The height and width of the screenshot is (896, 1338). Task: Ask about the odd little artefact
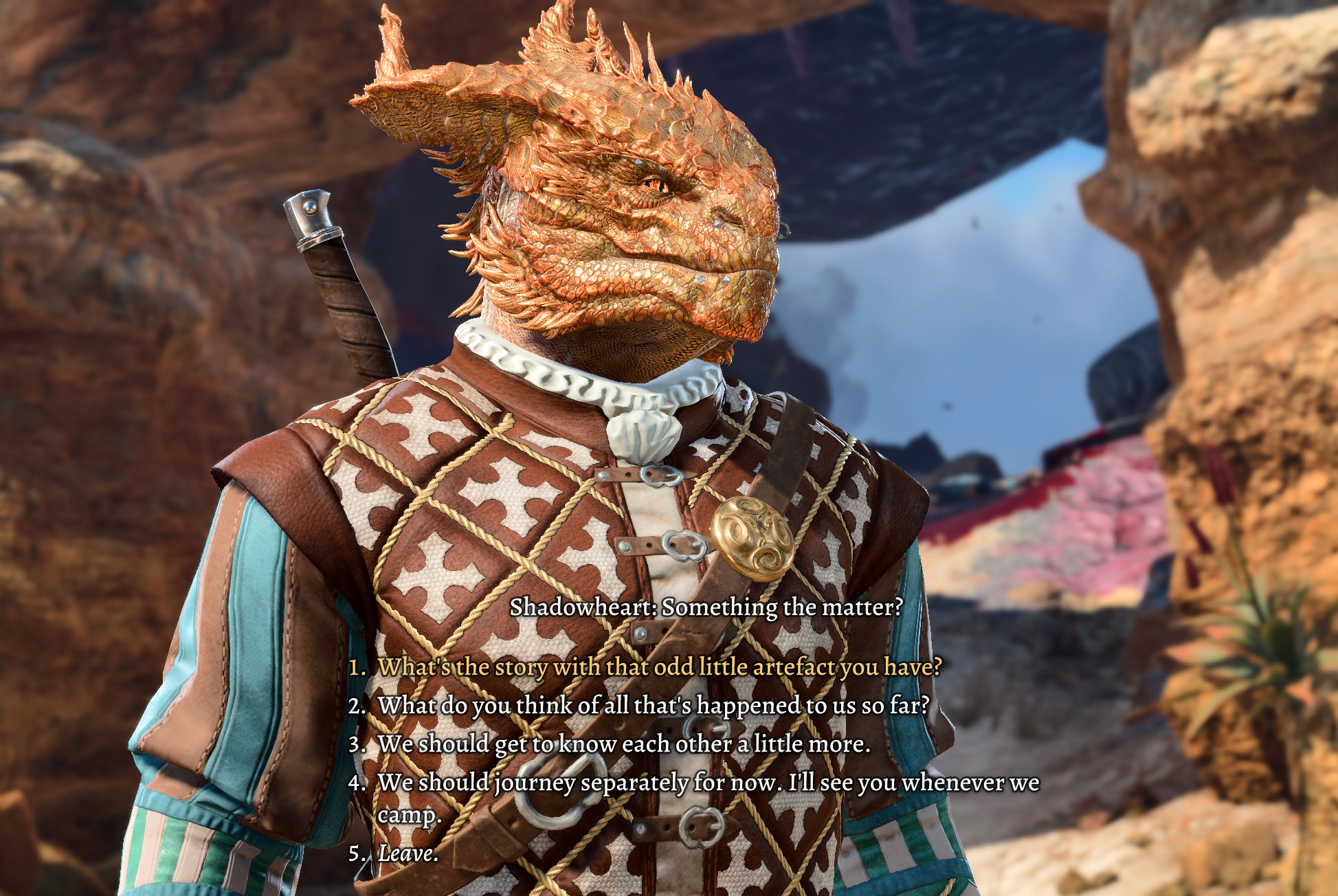point(658,667)
